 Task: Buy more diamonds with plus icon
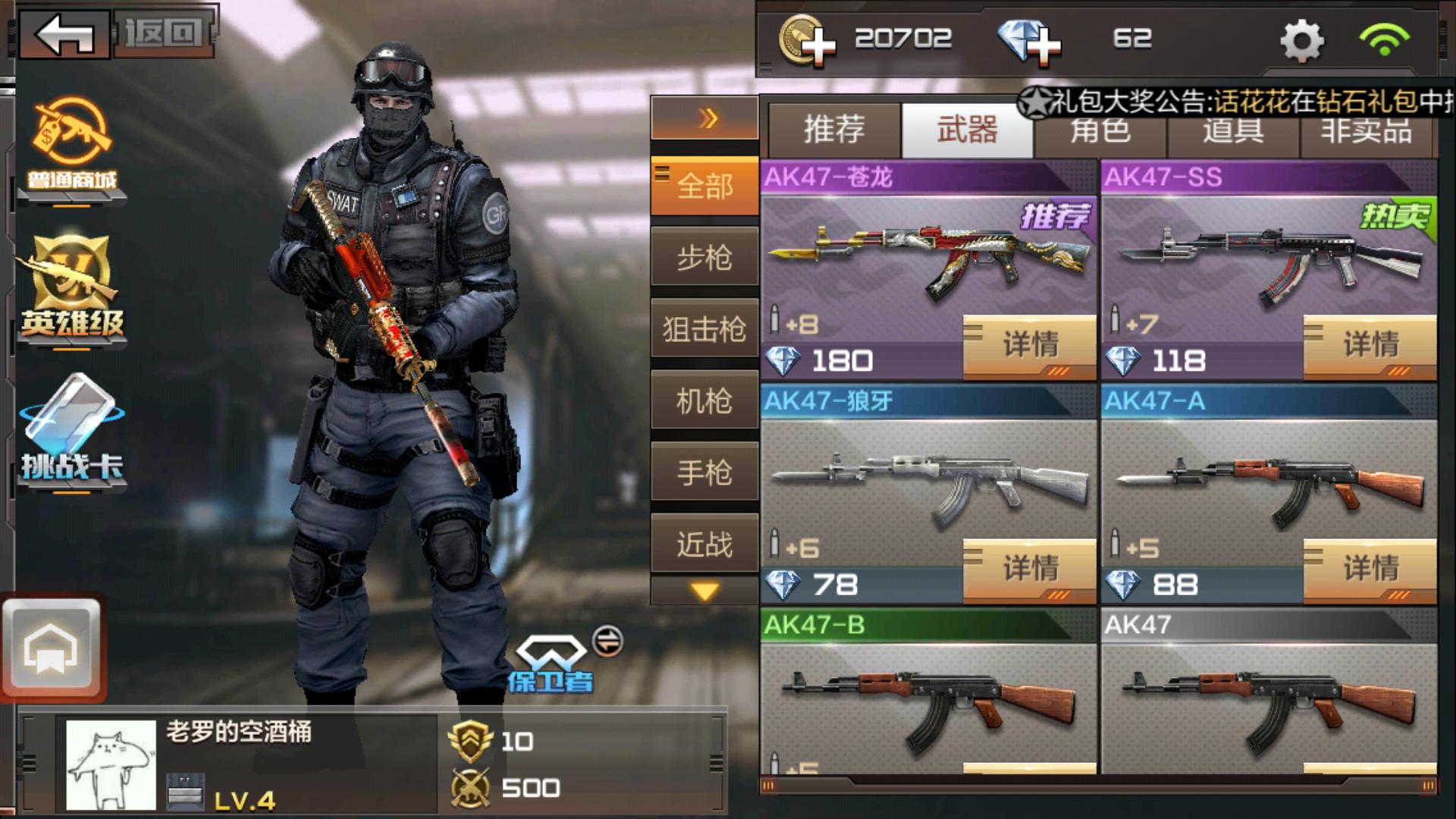click(x=1029, y=40)
